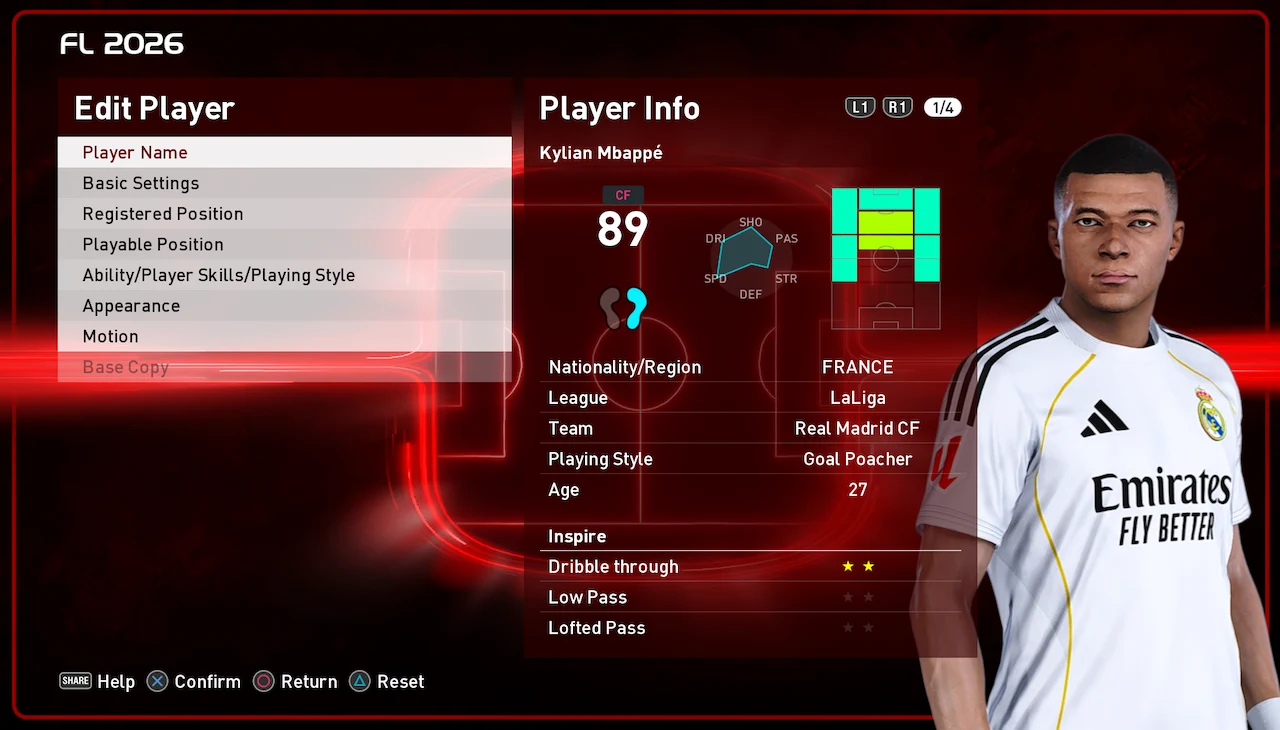Select Ability/Player Skills/Playing Style
This screenshot has width=1280, height=730.
coord(284,275)
